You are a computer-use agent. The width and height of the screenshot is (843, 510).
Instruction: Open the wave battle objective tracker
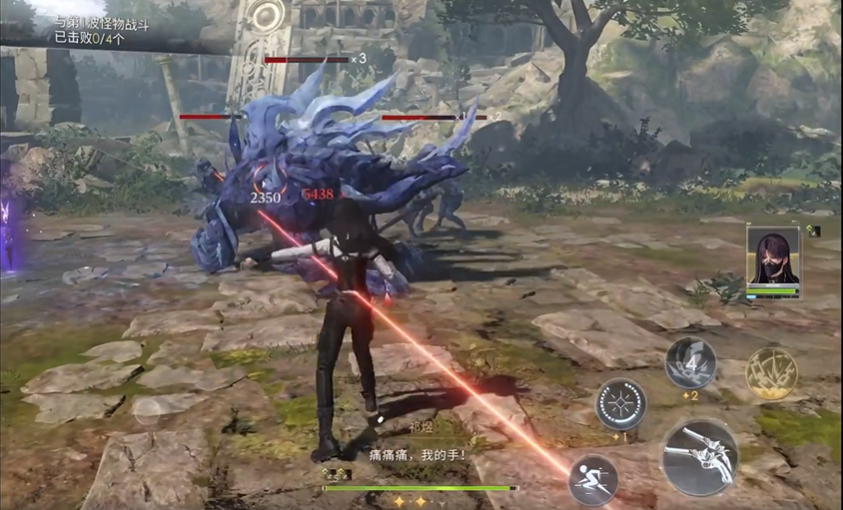[x=100, y=30]
